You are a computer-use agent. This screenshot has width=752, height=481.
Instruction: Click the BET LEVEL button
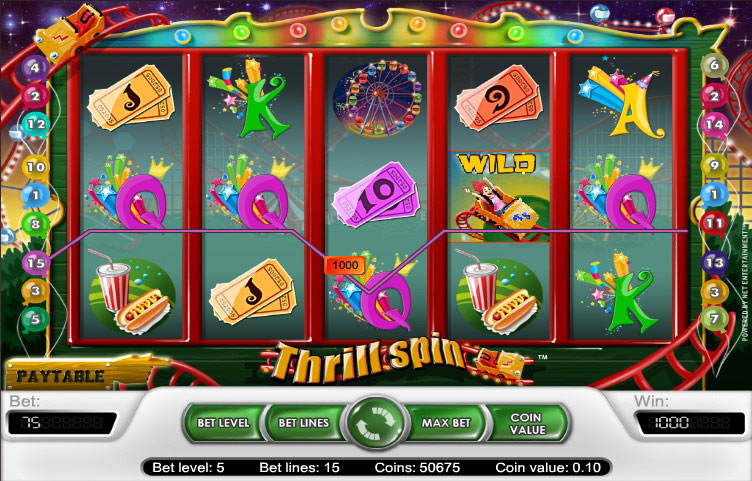click(x=221, y=423)
